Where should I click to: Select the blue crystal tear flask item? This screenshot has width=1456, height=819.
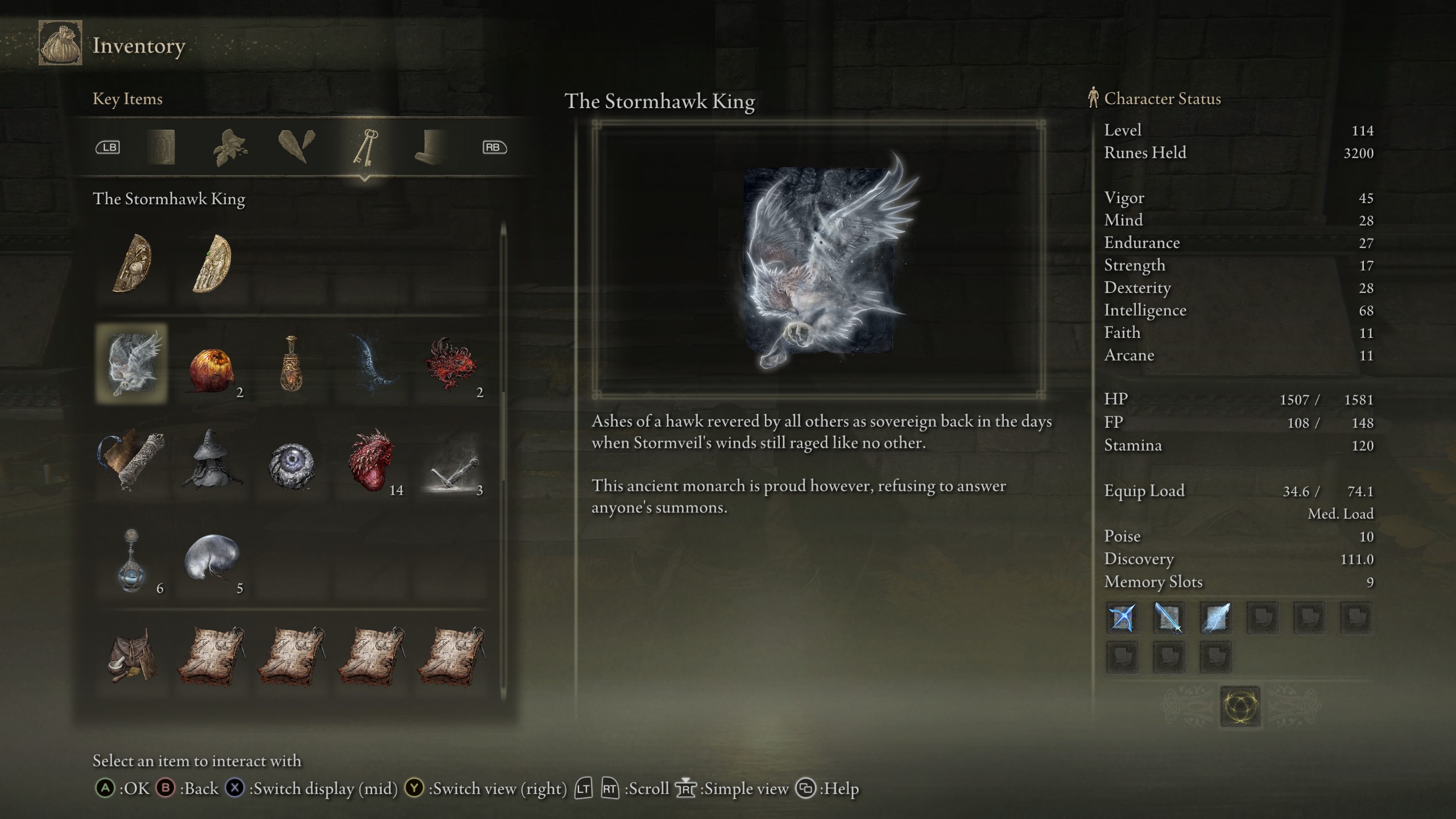coord(132,560)
